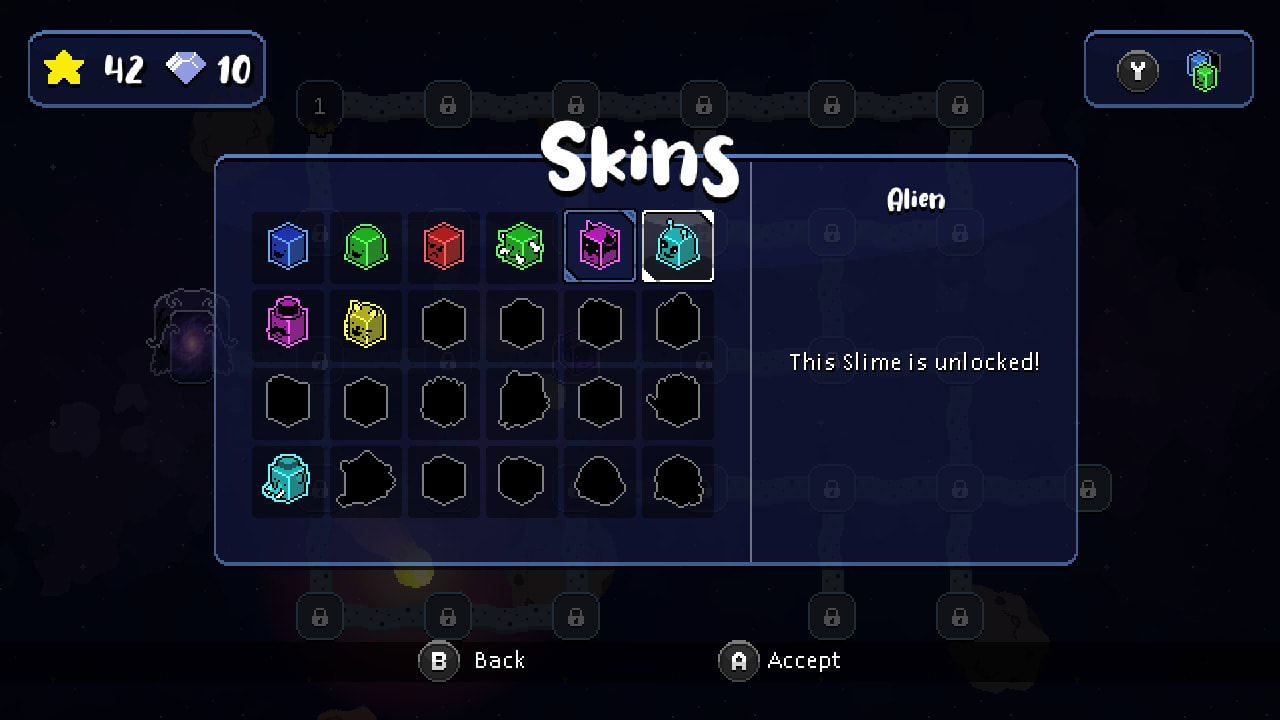The width and height of the screenshot is (1280, 720).
Task: Select the green slime skin
Action: [366, 246]
